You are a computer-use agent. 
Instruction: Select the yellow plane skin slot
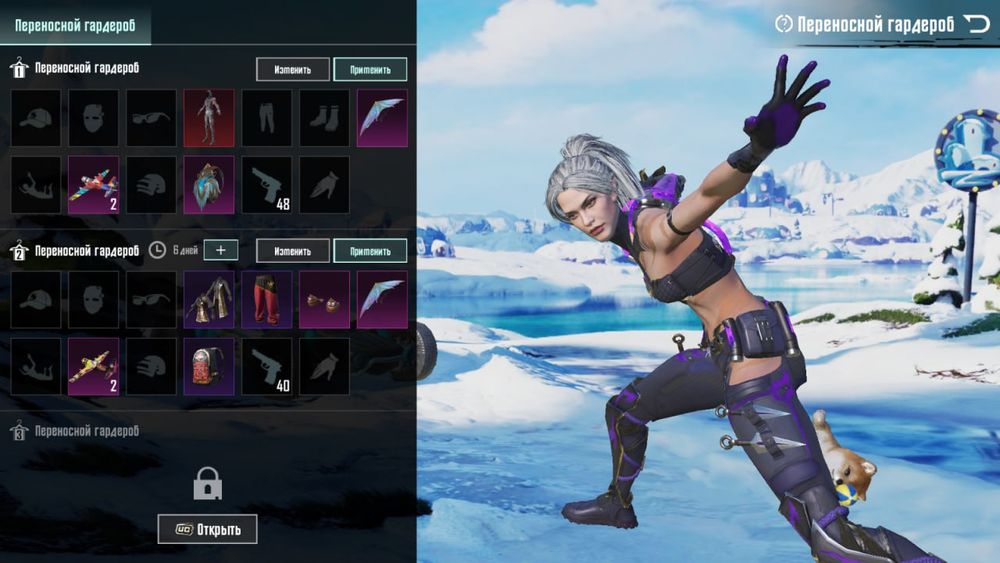pyautogui.click(x=93, y=365)
